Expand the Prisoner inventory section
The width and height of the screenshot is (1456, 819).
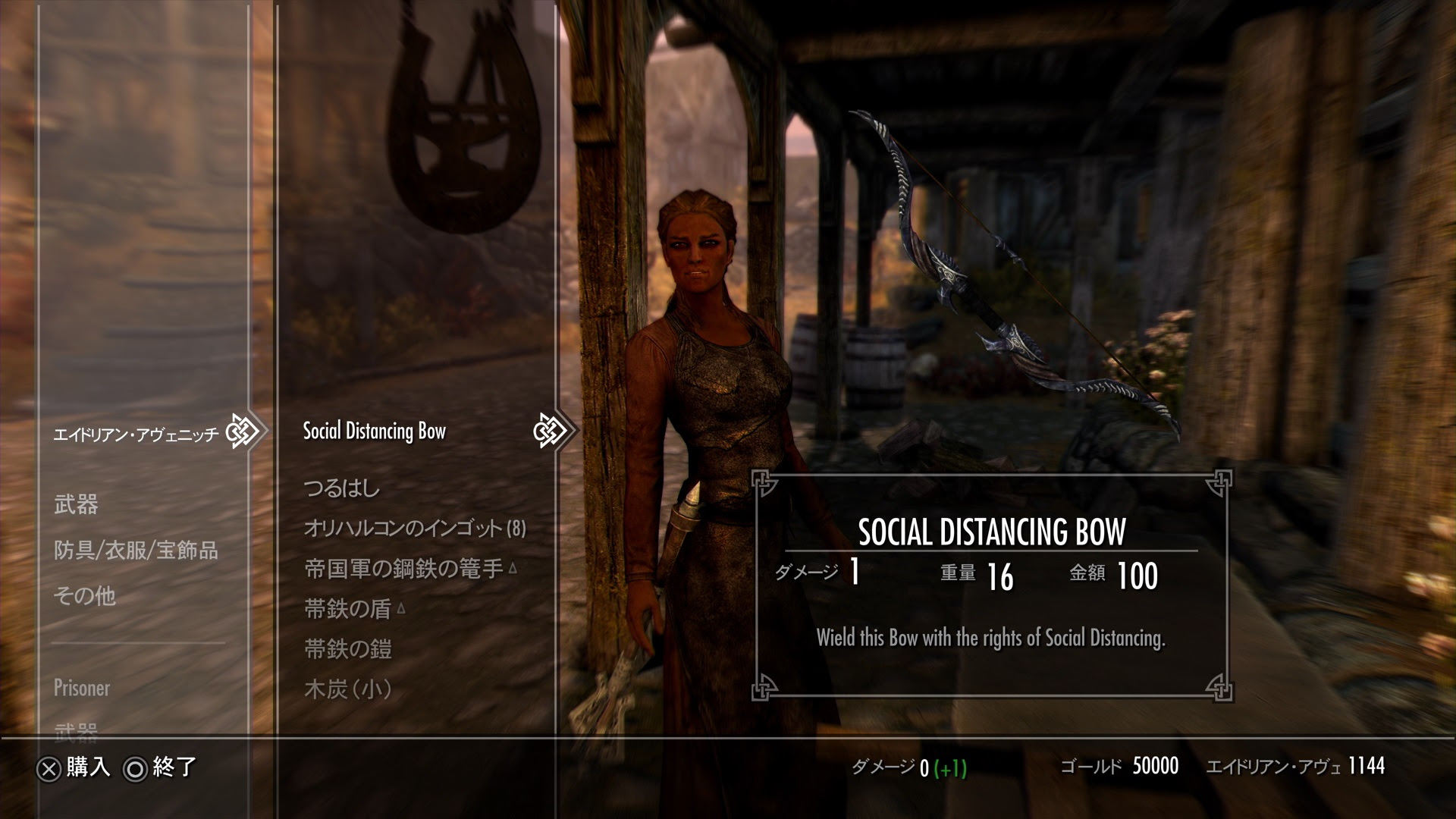(x=82, y=689)
